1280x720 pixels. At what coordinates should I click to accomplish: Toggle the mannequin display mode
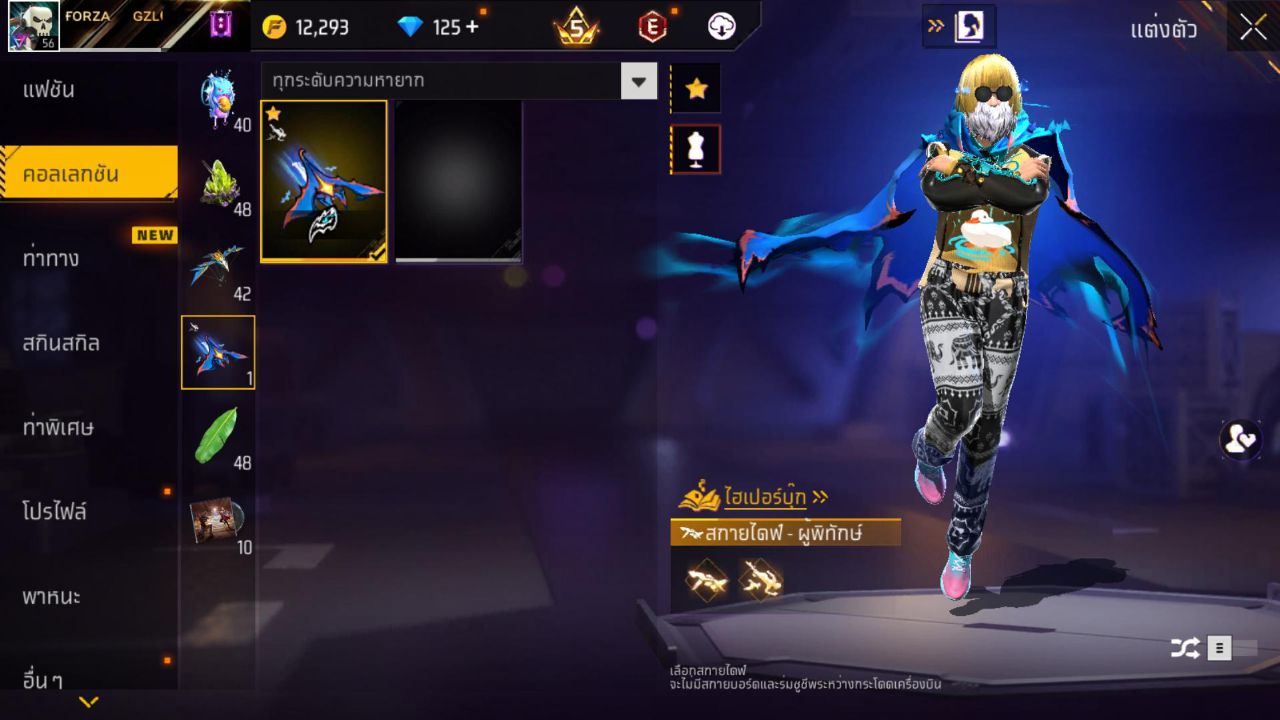pos(695,148)
